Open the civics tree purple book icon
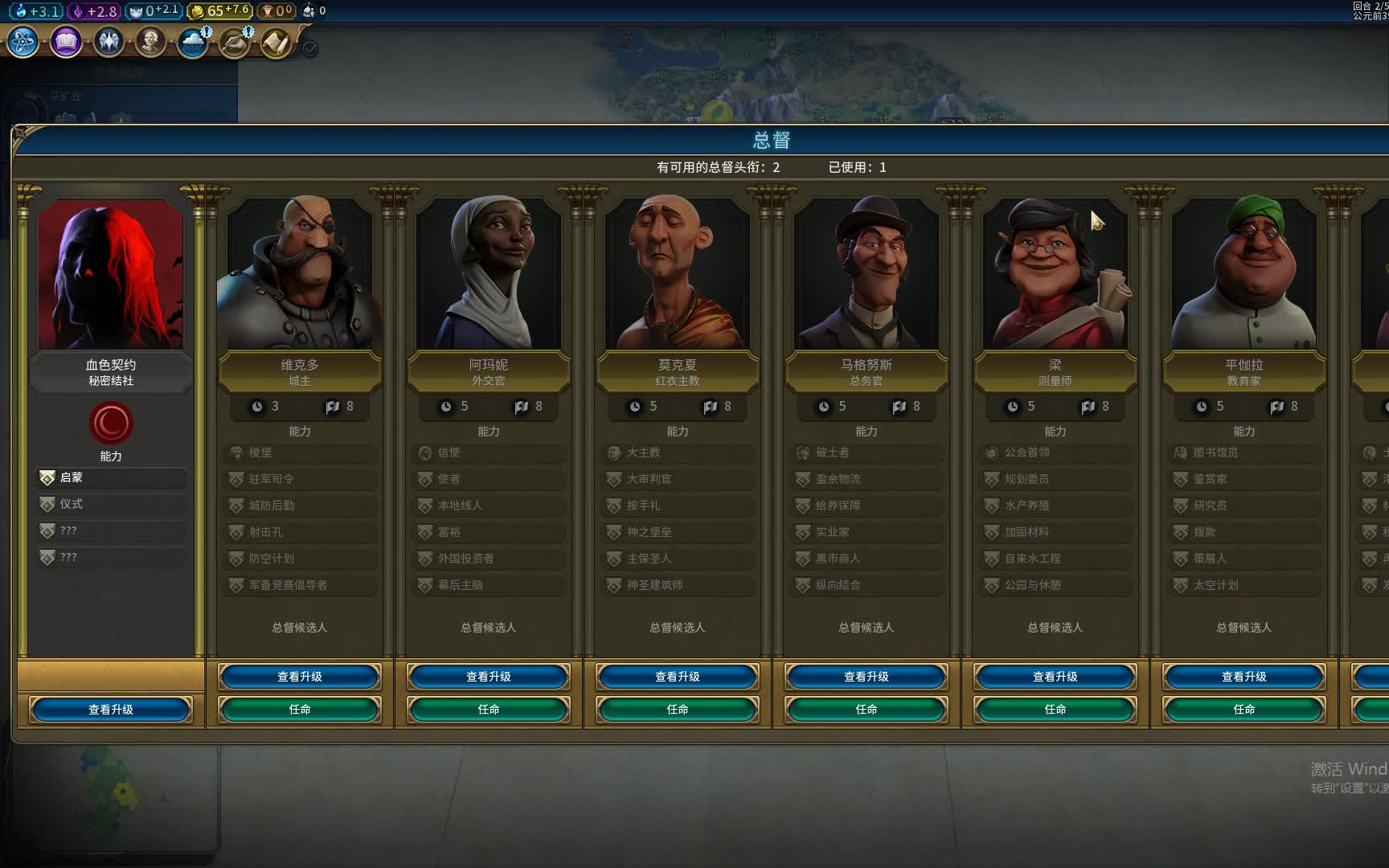 [66, 42]
